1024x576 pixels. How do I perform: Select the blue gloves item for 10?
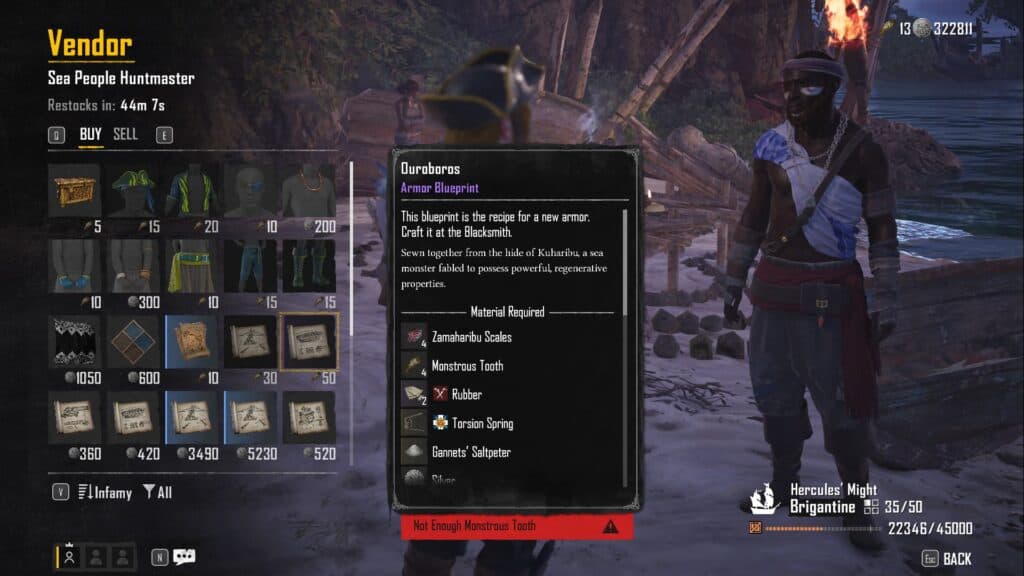74,266
